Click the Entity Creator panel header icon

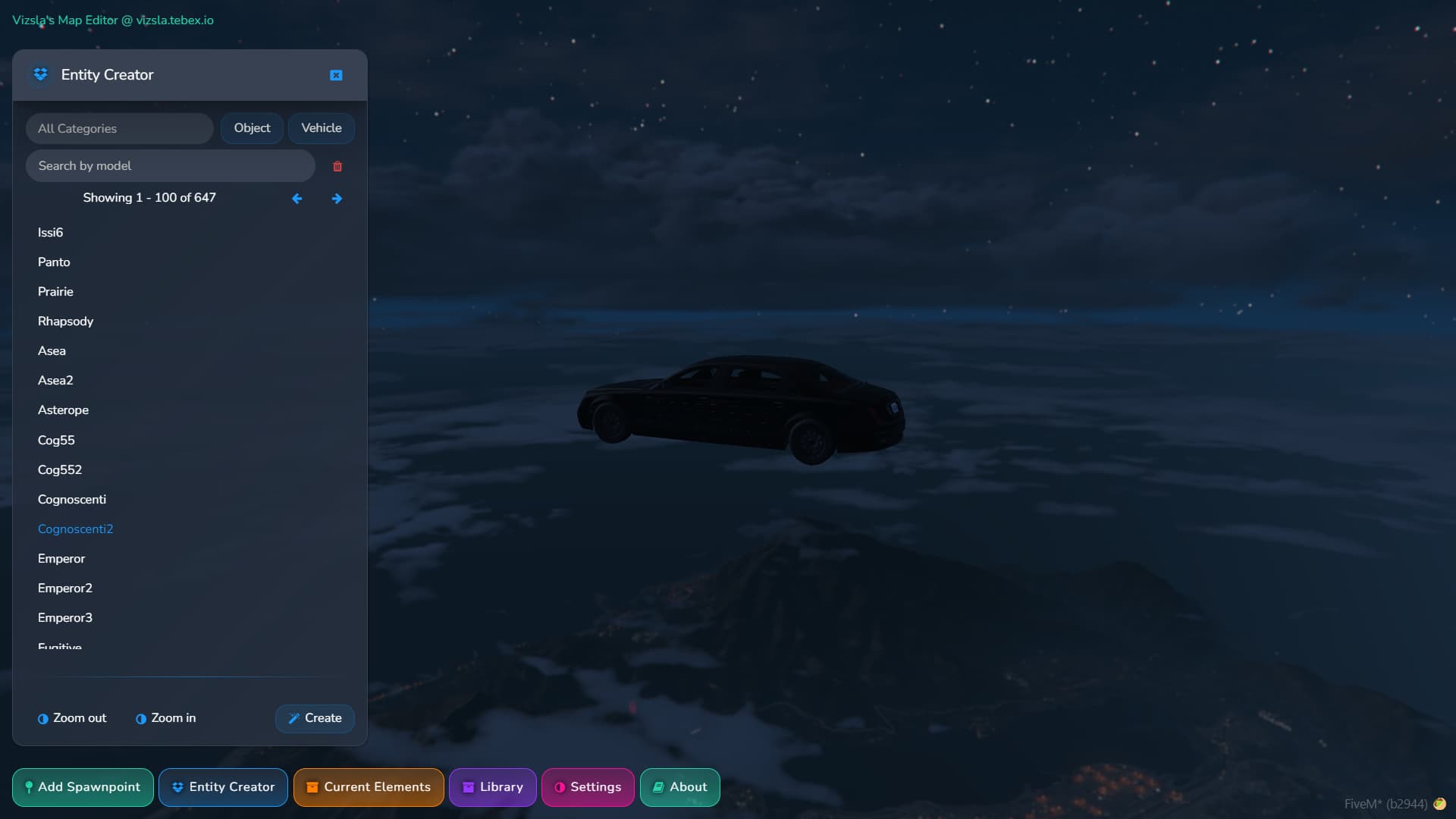click(40, 74)
